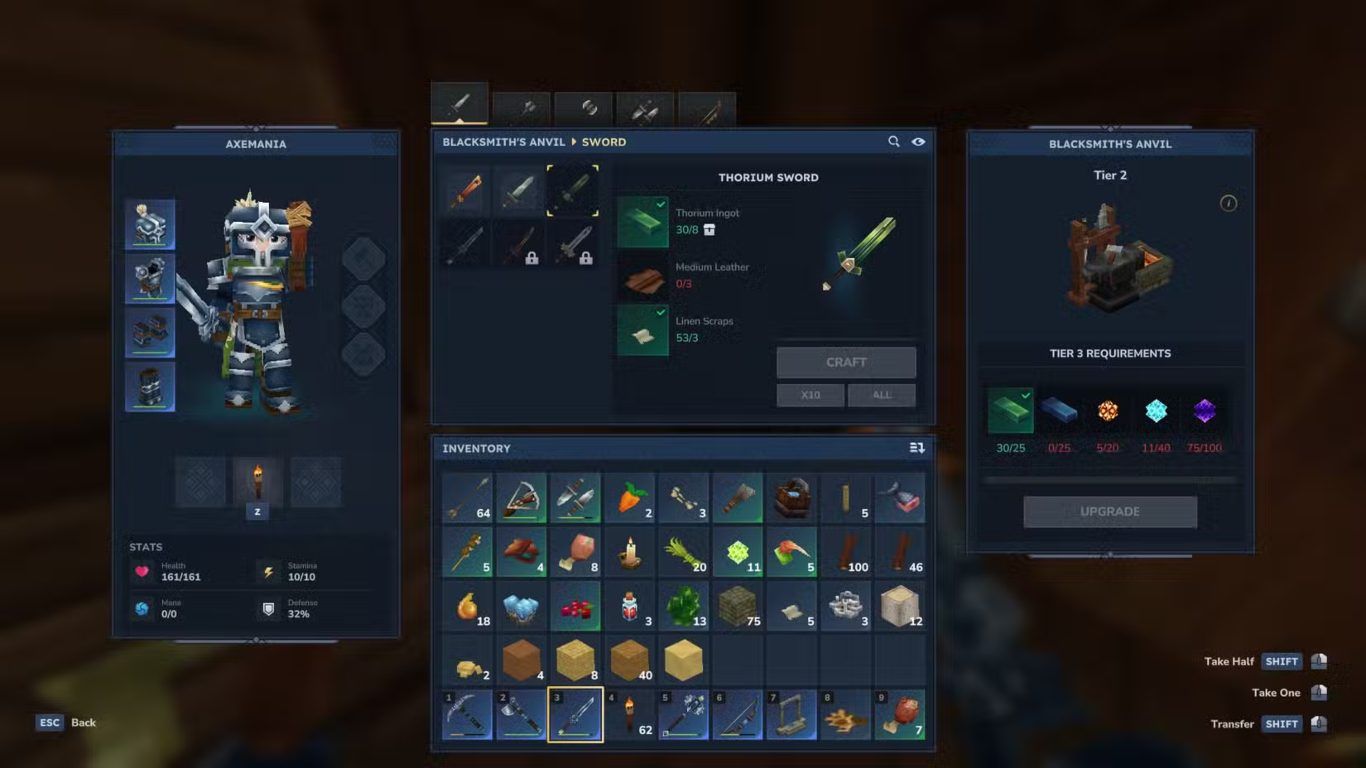
Task: Select the copper sword recipe
Action: click(x=465, y=190)
